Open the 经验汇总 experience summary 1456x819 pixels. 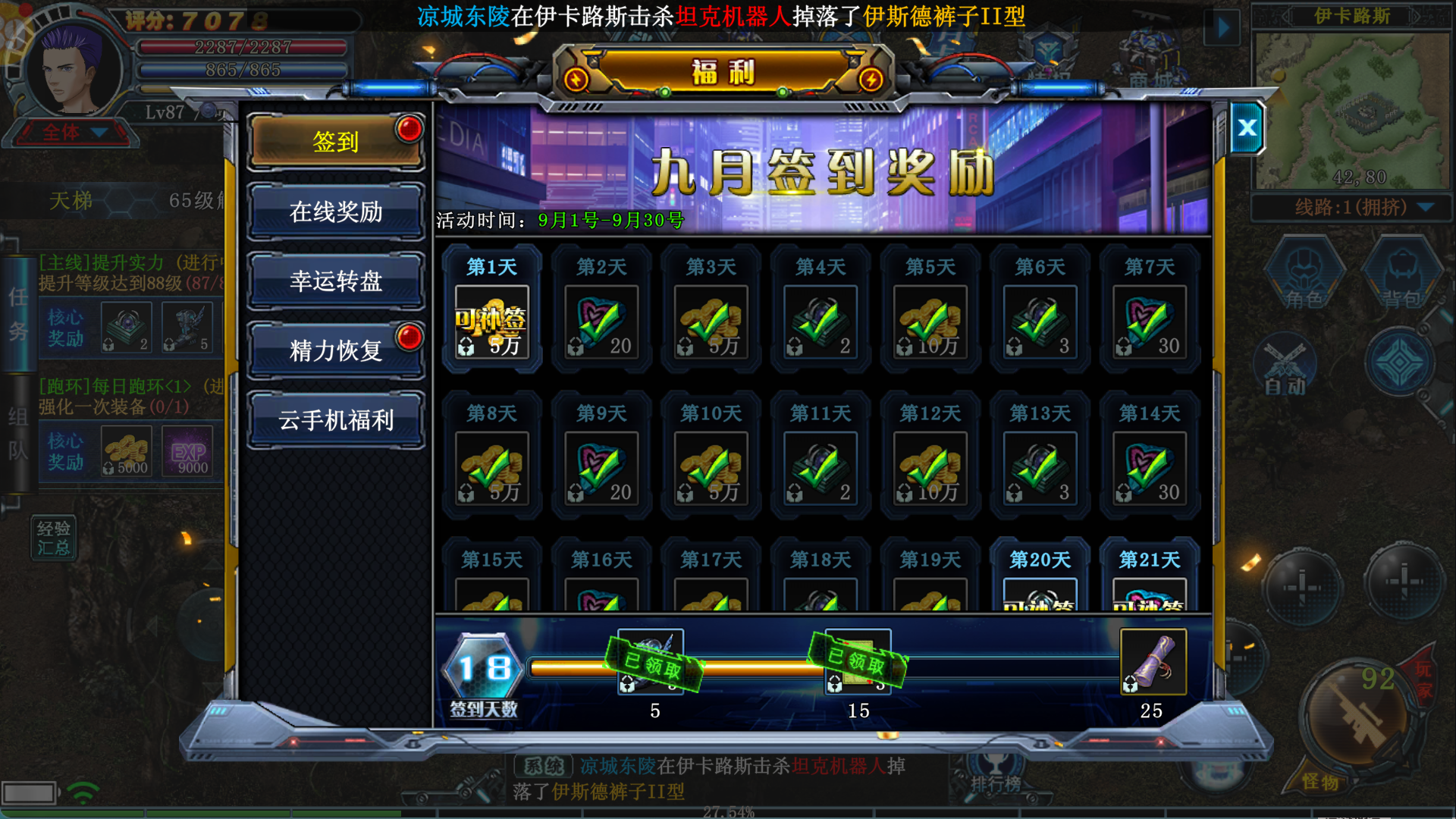tap(53, 538)
